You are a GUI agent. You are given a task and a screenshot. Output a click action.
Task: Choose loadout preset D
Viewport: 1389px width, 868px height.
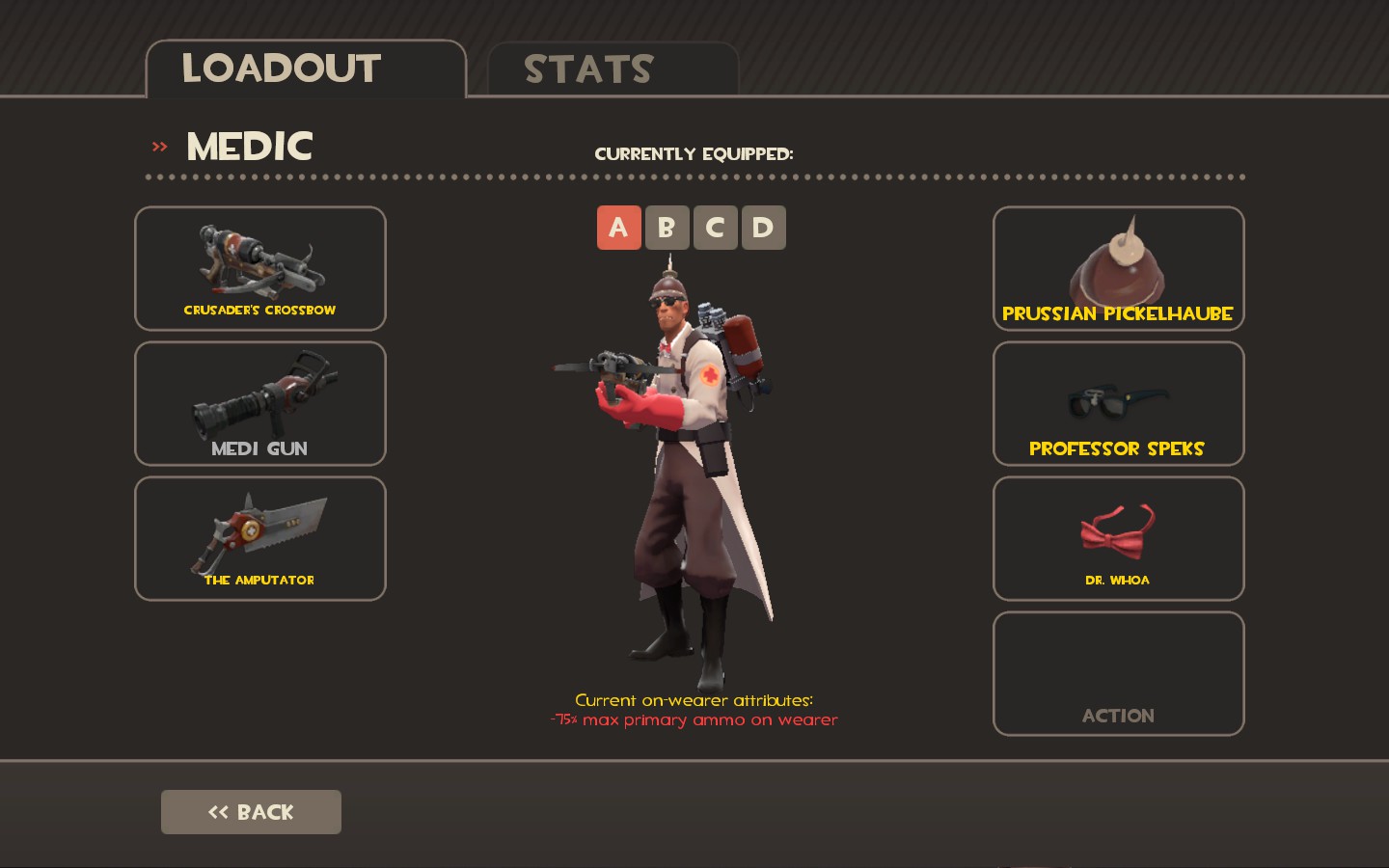pos(763,228)
